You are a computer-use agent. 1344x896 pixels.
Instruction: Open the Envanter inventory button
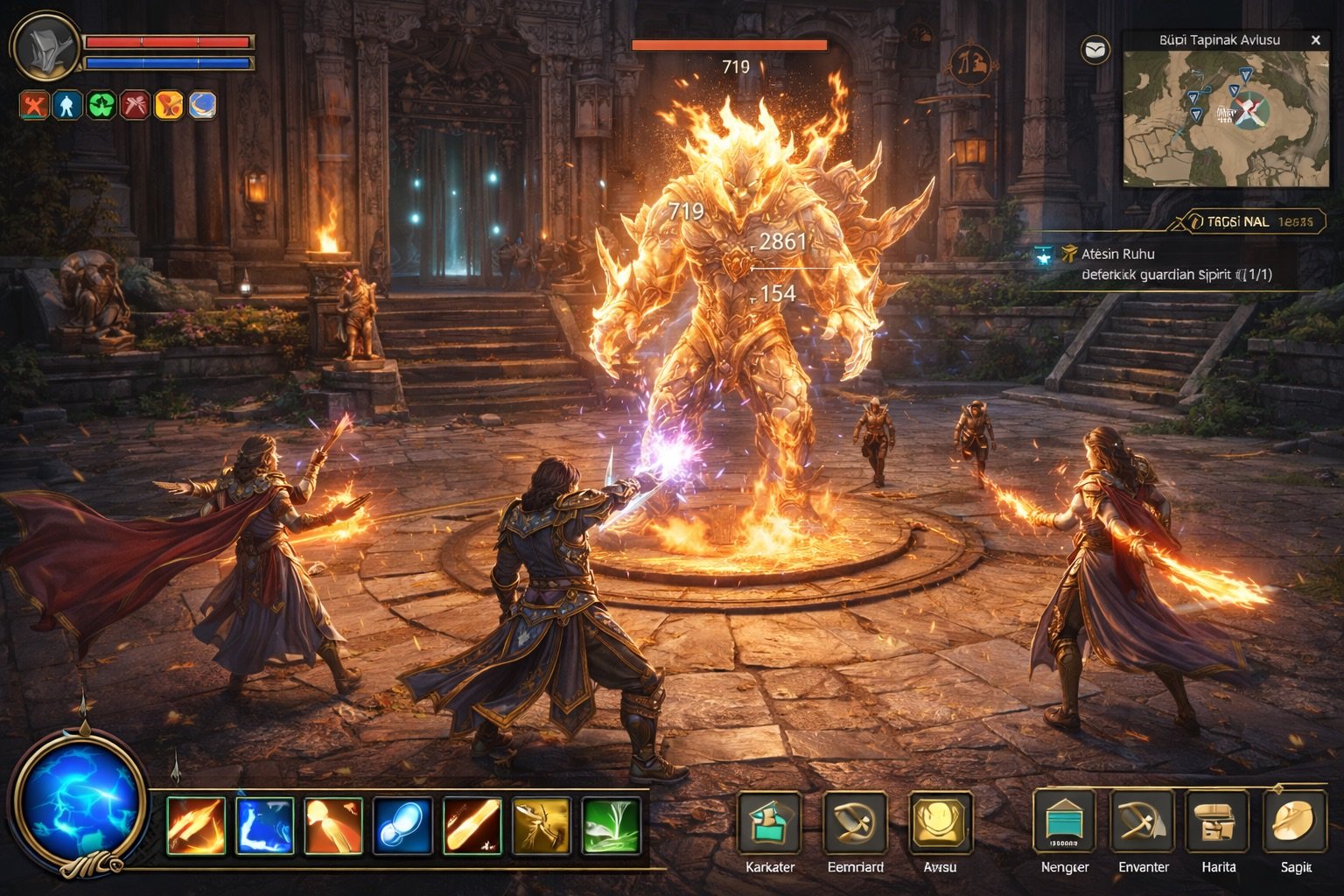(1143, 823)
